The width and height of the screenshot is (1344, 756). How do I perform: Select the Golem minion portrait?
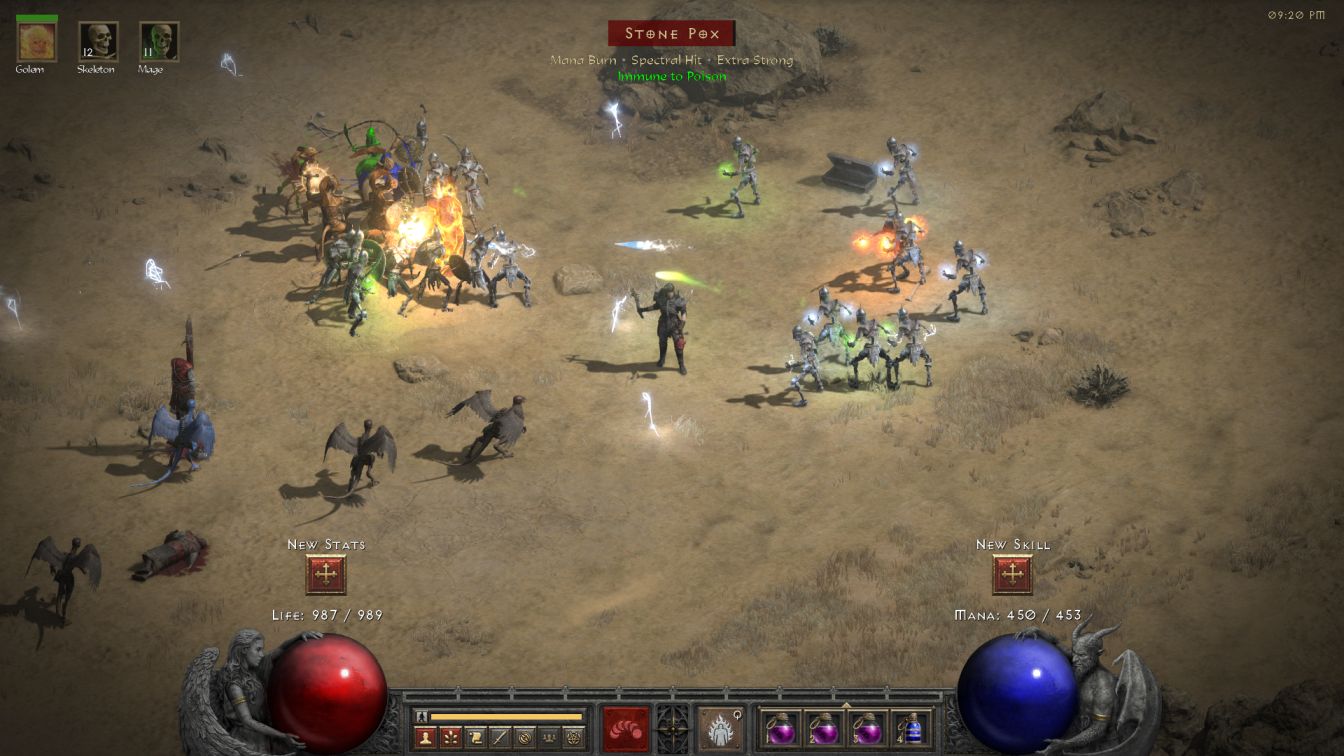(x=37, y=42)
